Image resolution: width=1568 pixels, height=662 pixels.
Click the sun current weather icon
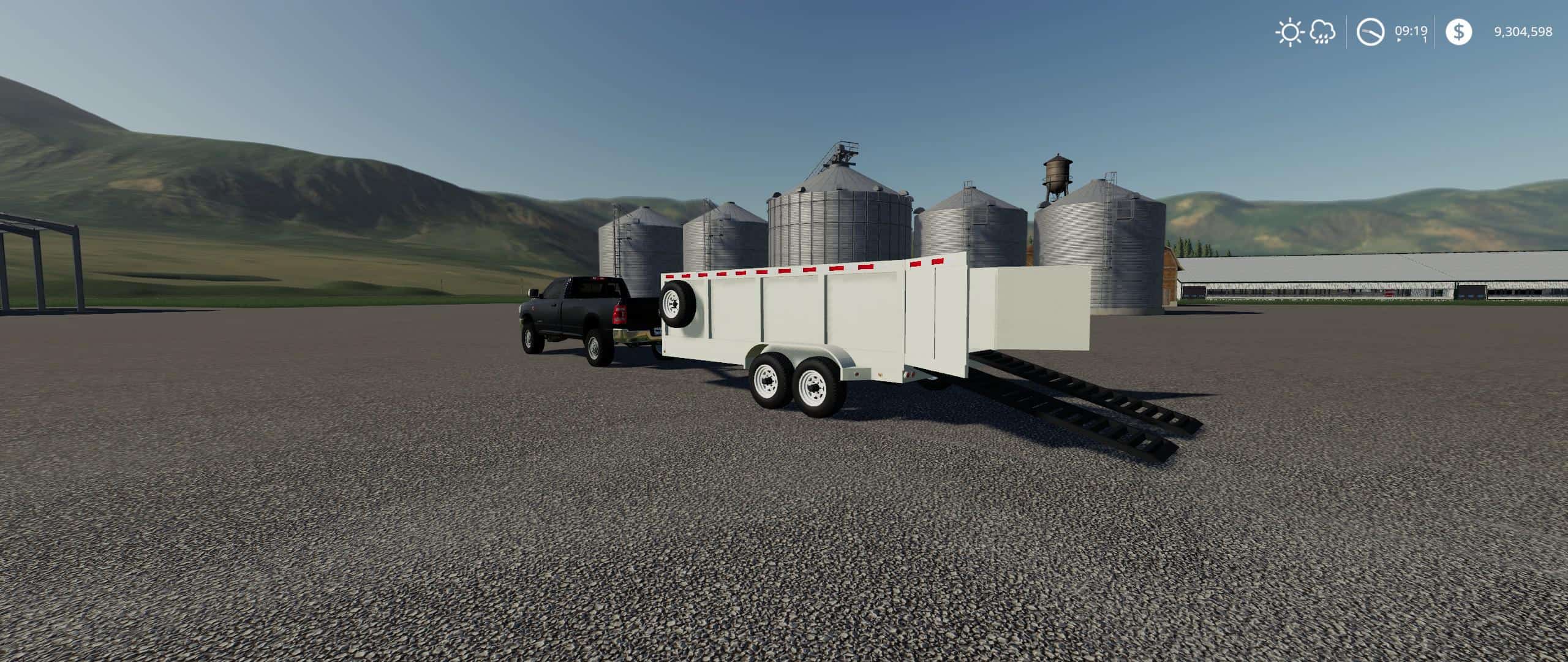[1290, 32]
